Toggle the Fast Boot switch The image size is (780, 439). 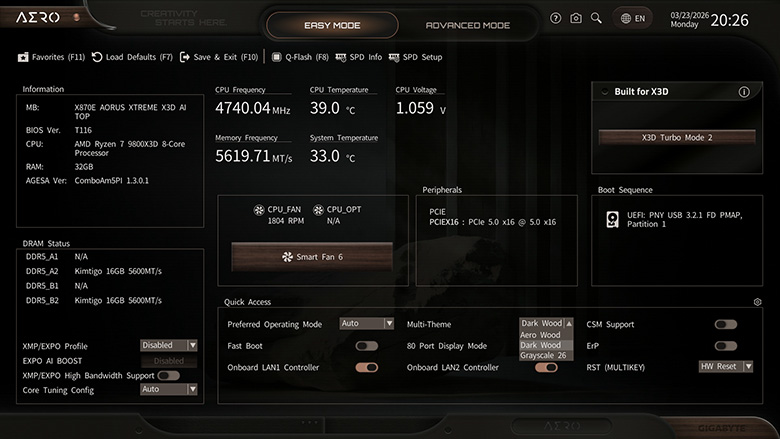pos(367,346)
